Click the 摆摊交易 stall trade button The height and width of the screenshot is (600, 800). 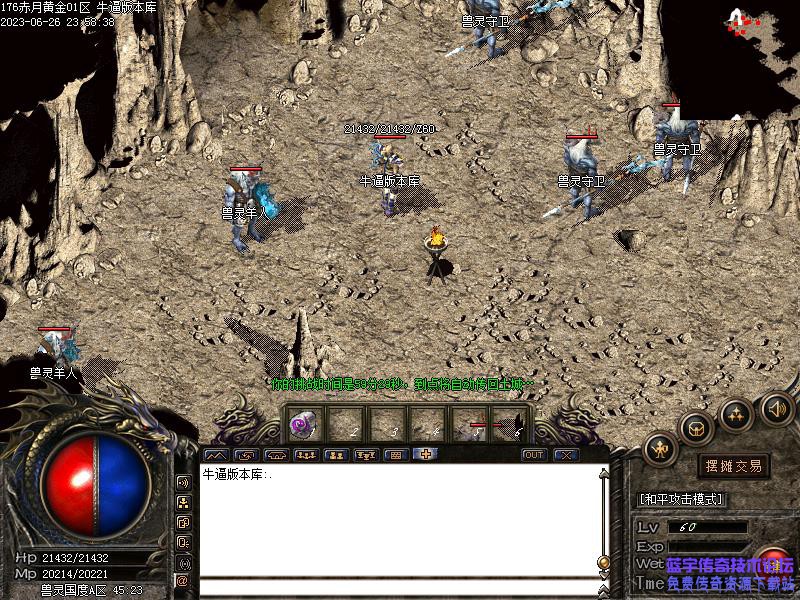click(734, 466)
